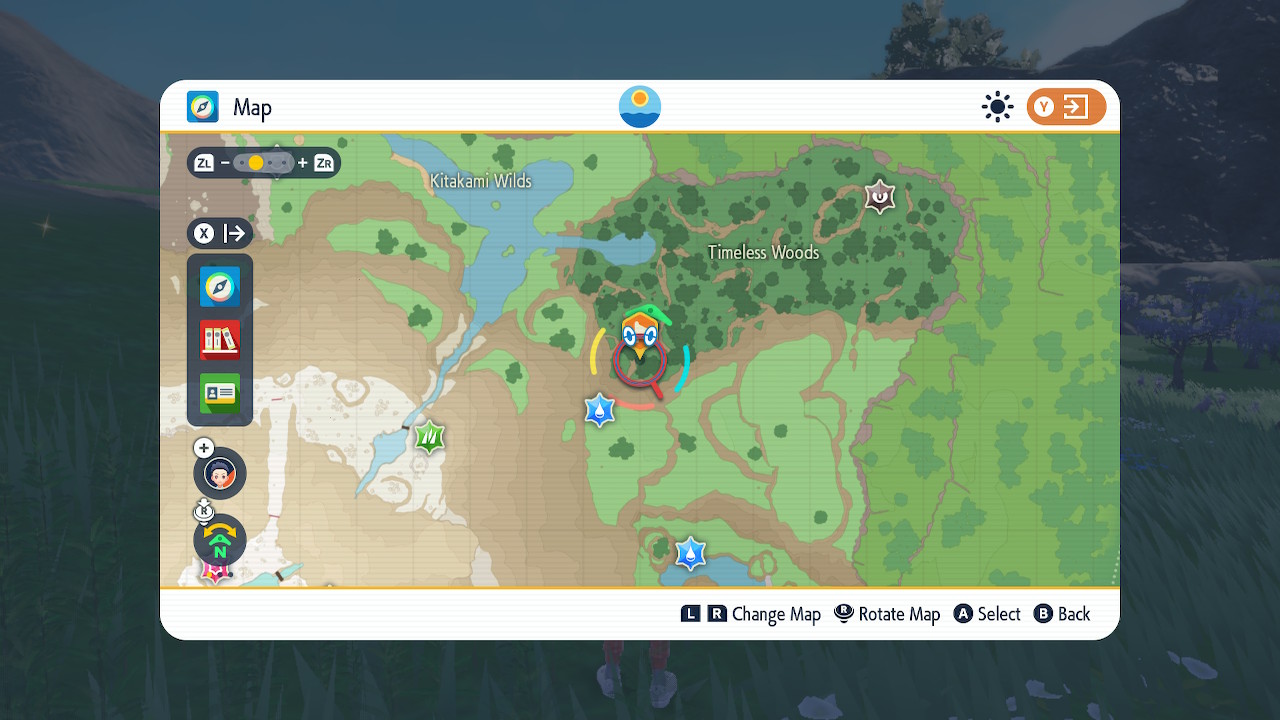This screenshot has height=720, width=1280.
Task: Click ZR to expand map zoom level
Action: [x=322, y=162]
